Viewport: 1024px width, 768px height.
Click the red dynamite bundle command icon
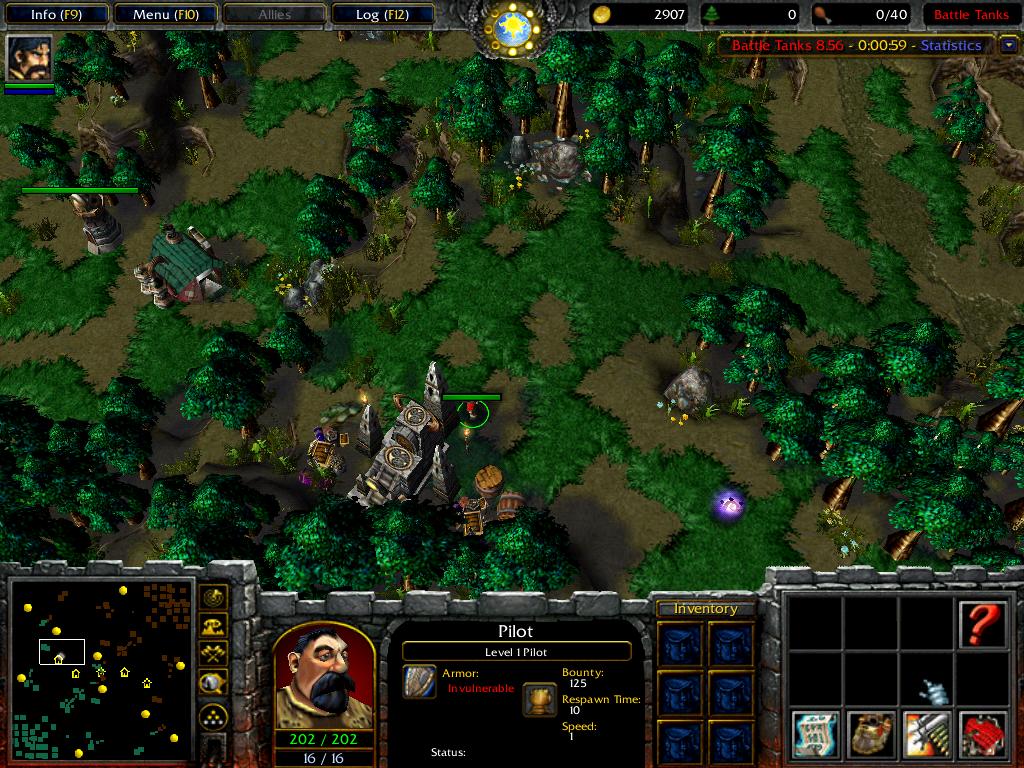pyautogui.click(x=983, y=735)
